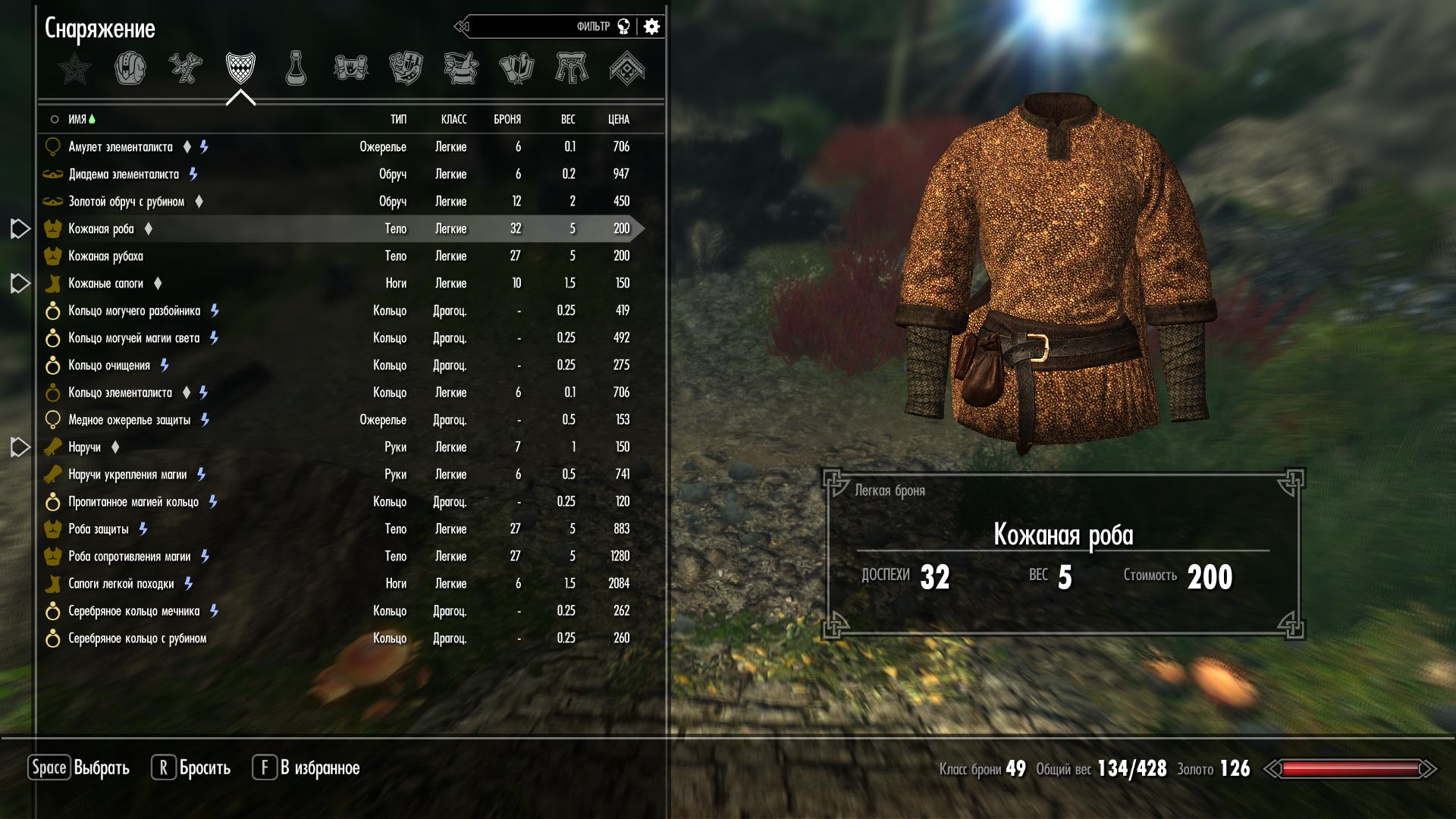Select the Диадема элементалиста circlet
The image size is (1456, 819).
pyautogui.click(x=124, y=174)
